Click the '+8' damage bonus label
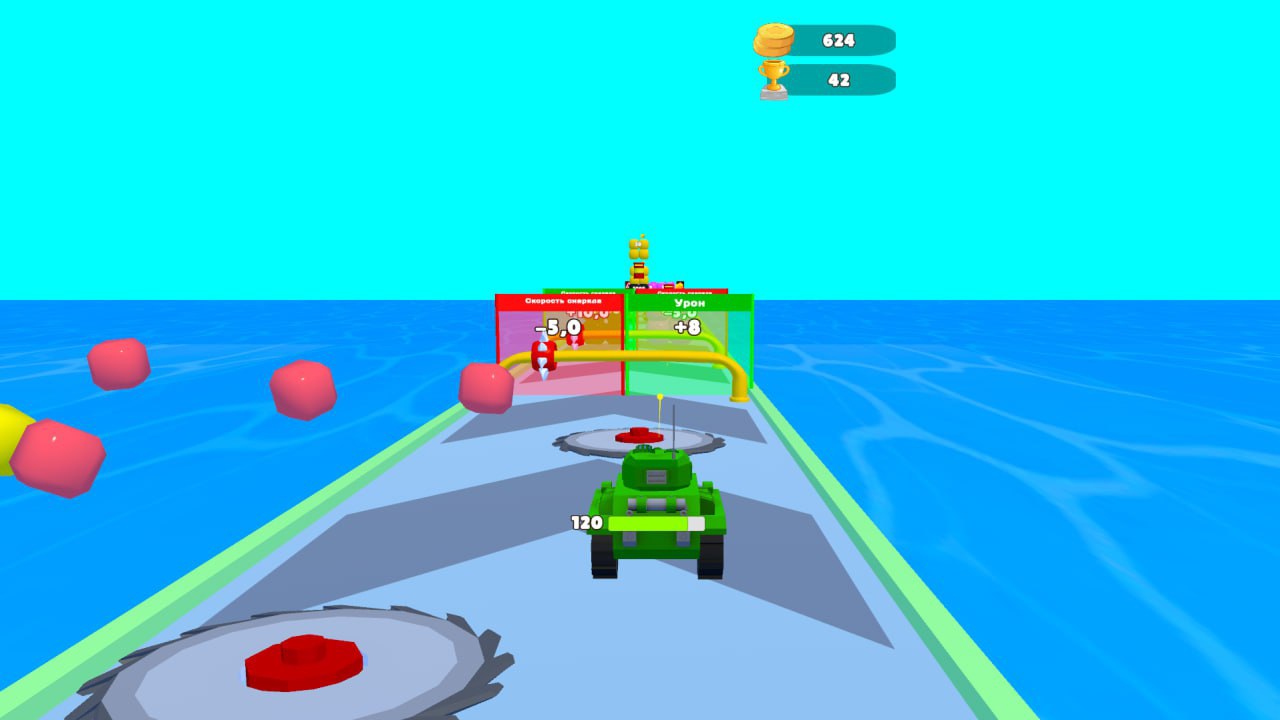 coord(689,325)
